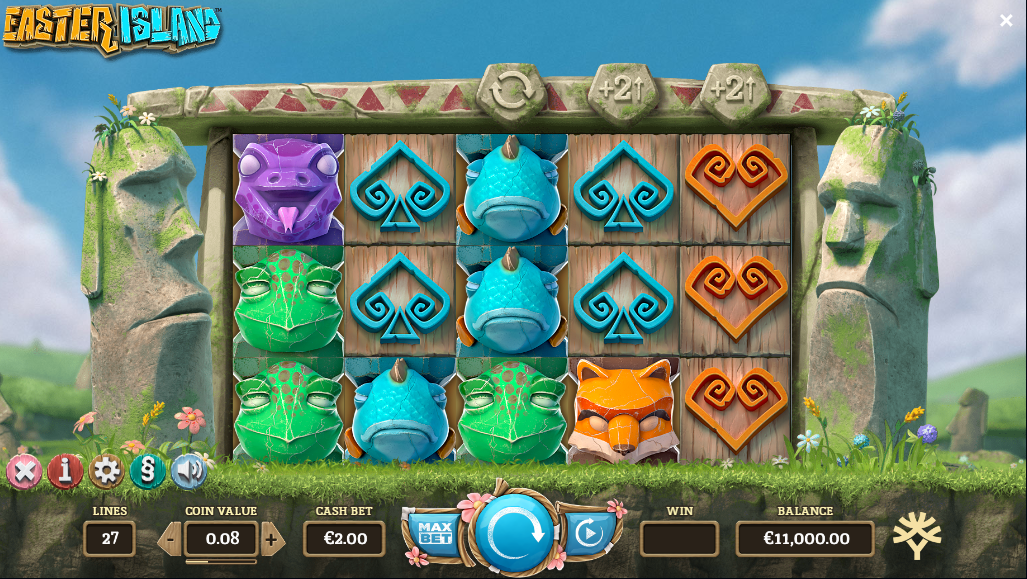The image size is (1027, 579).
Task: Set the wager with Max Bet
Action: click(x=435, y=532)
